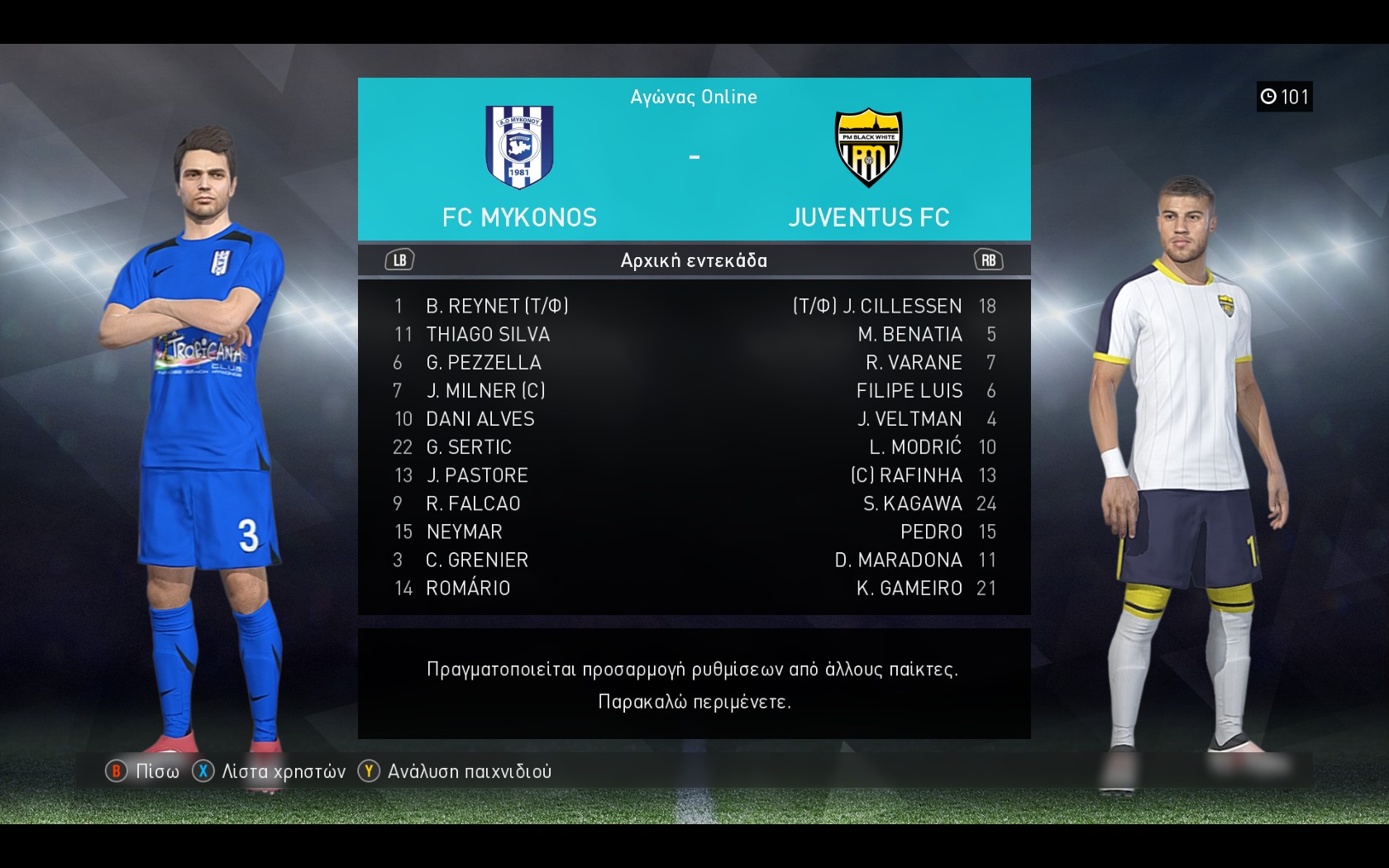
Task: Click the Πίσω back option
Action: coord(154,770)
